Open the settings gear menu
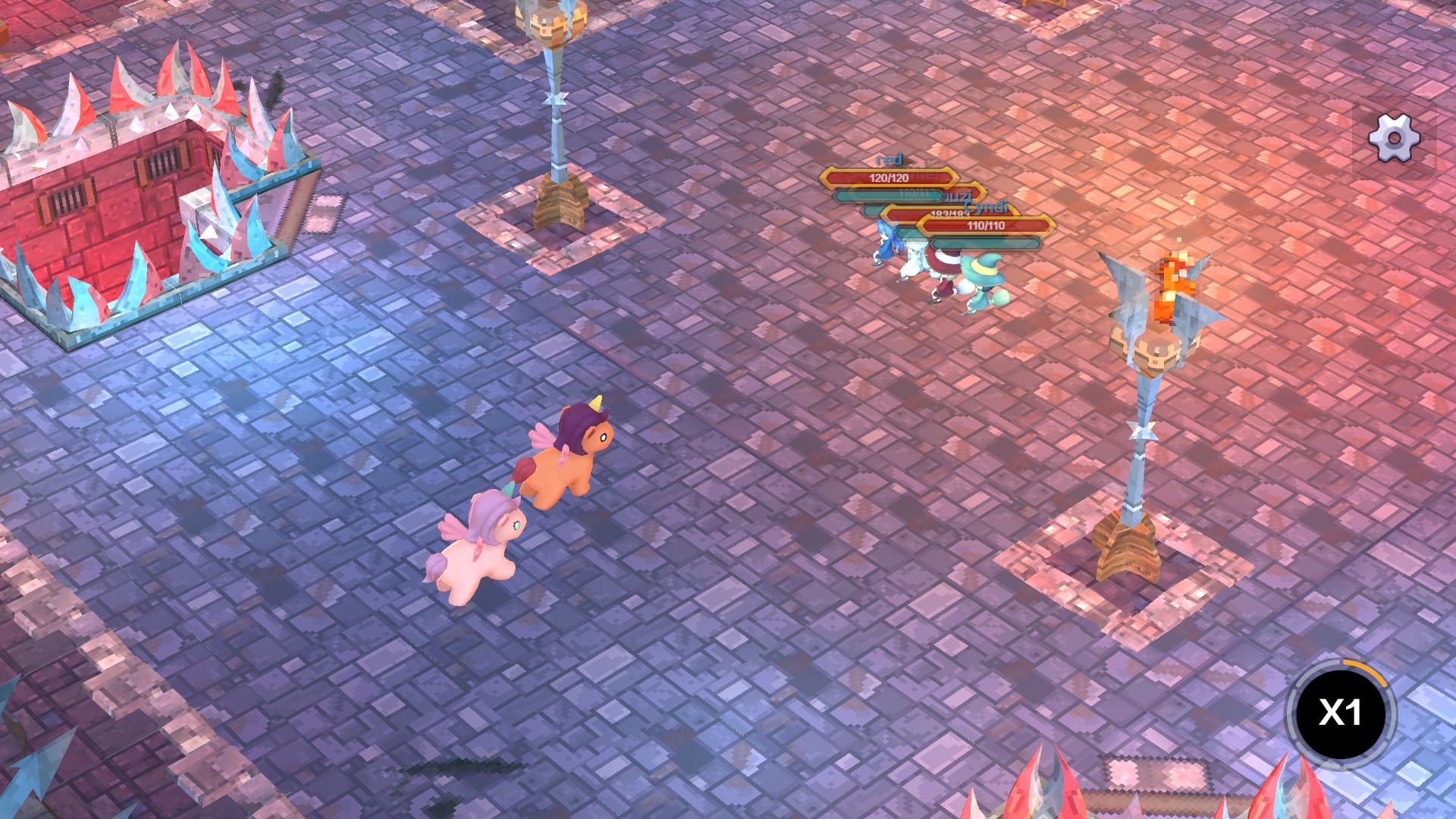This screenshot has height=819, width=1456. point(1395,138)
